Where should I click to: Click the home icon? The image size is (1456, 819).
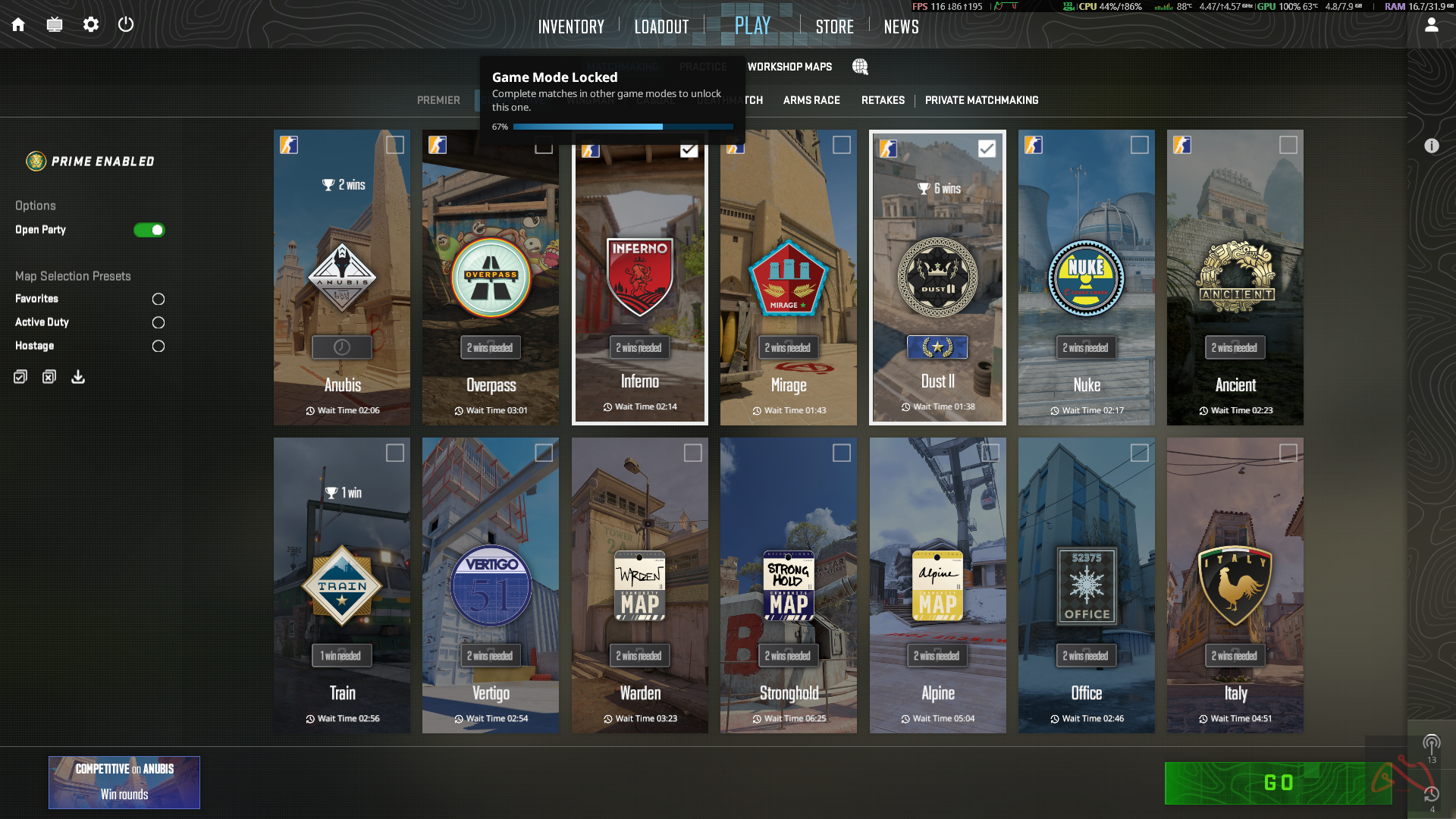[x=18, y=24]
